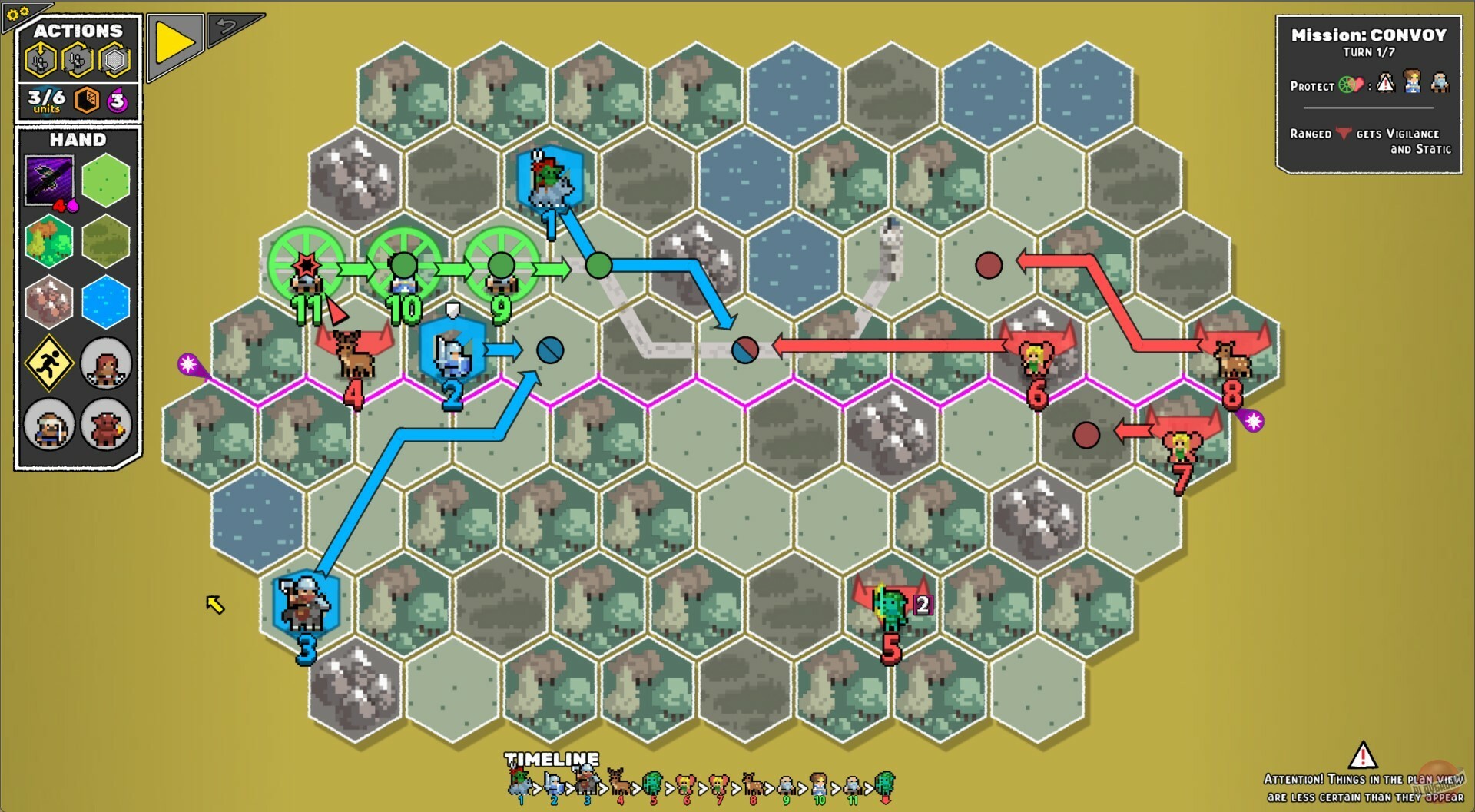Image resolution: width=1475 pixels, height=812 pixels.
Task: Select the deploy unit action icon
Action: point(39,61)
